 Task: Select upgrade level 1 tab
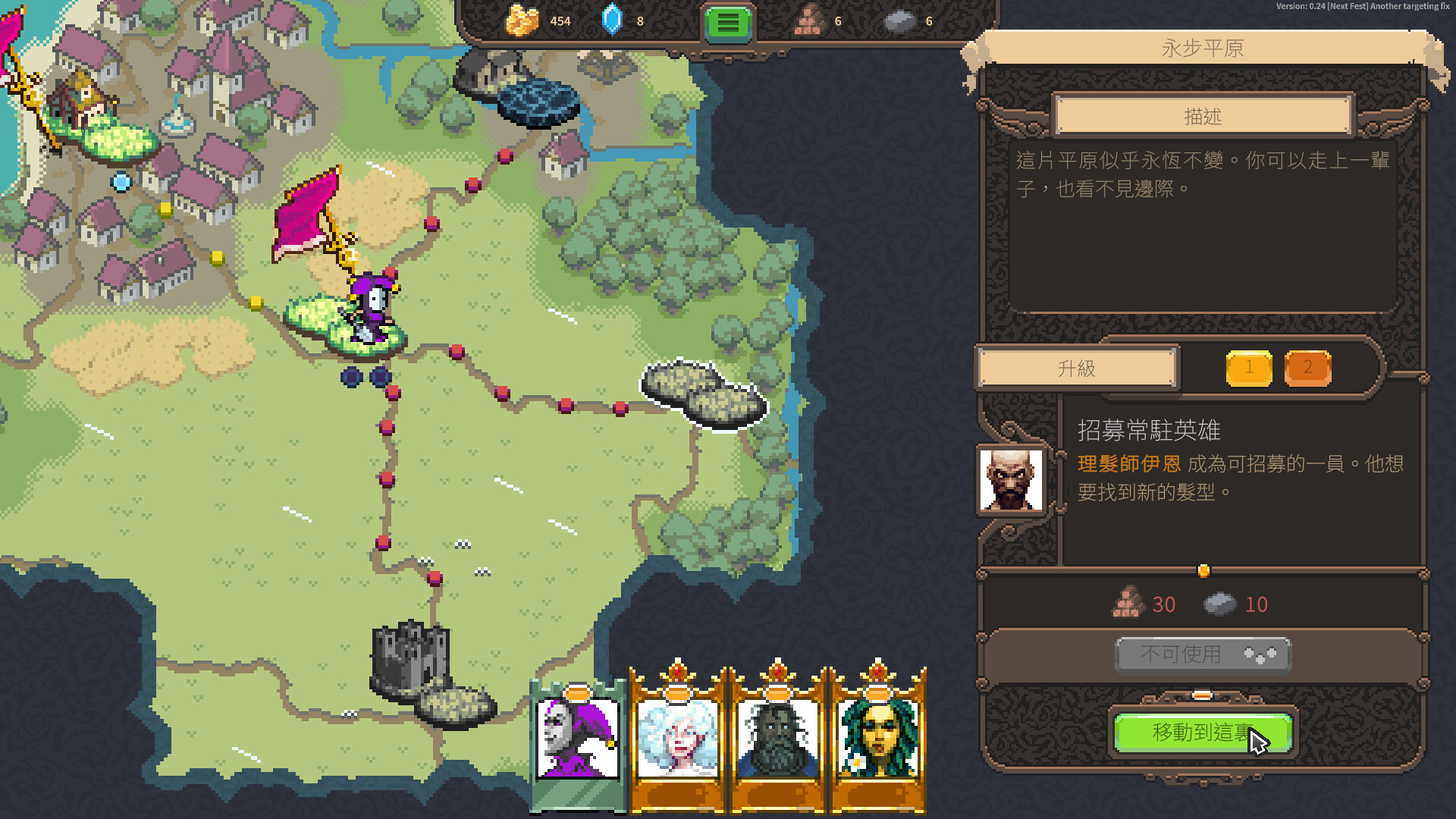pyautogui.click(x=1249, y=369)
